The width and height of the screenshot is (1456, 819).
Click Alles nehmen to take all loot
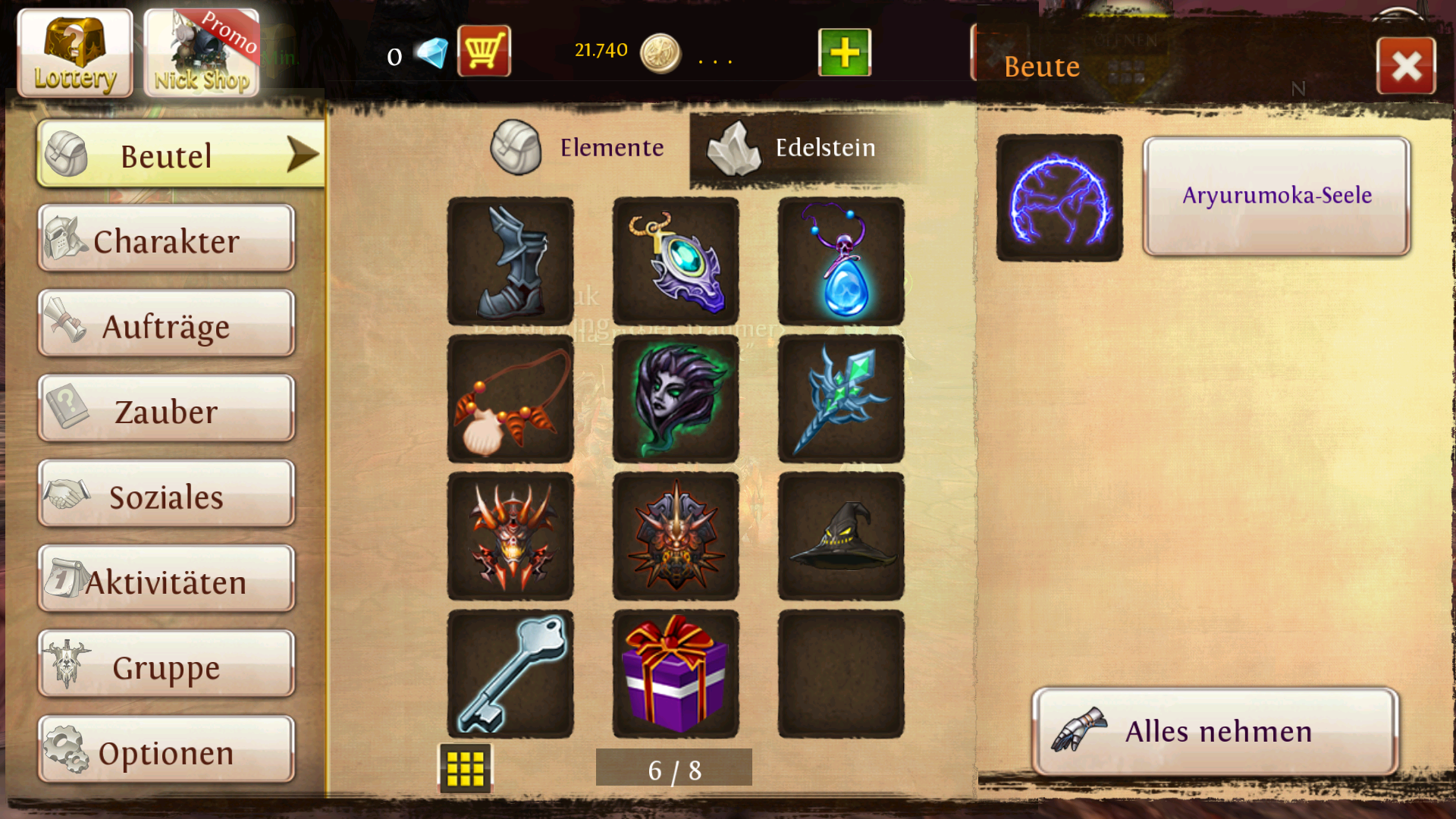point(1216,731)
